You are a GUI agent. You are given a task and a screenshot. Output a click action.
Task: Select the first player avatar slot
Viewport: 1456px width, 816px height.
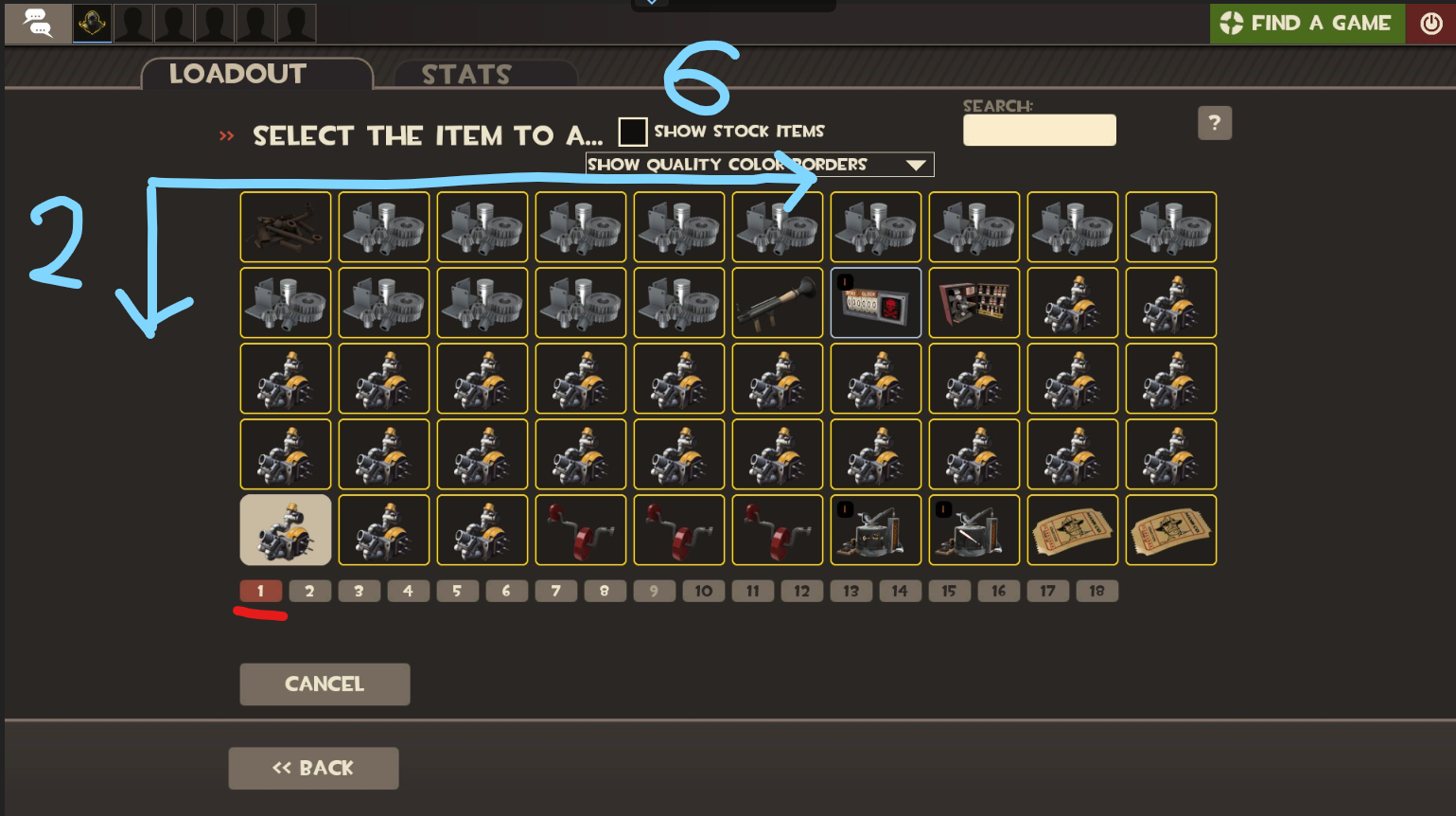[91, 23]
